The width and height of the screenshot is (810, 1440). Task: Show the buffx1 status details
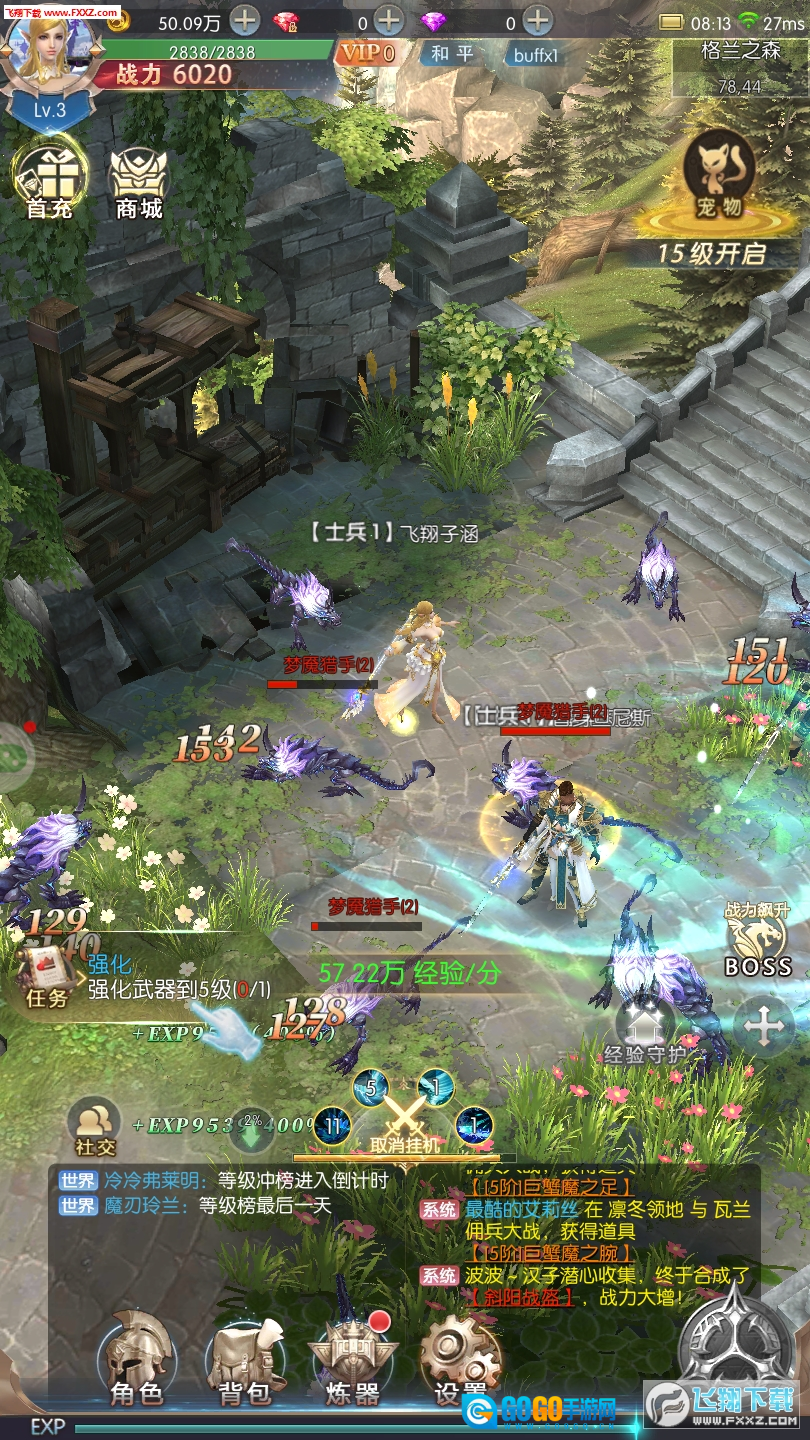536,54
